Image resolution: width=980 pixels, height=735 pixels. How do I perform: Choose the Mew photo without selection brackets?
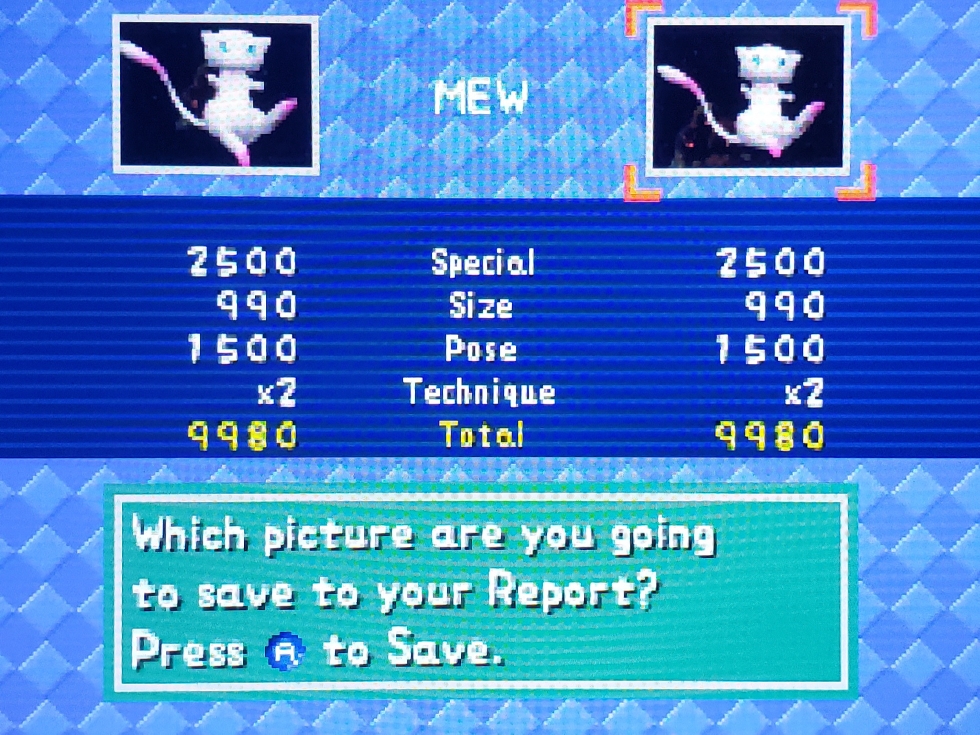pyautogui.click(x=215, y=95)
